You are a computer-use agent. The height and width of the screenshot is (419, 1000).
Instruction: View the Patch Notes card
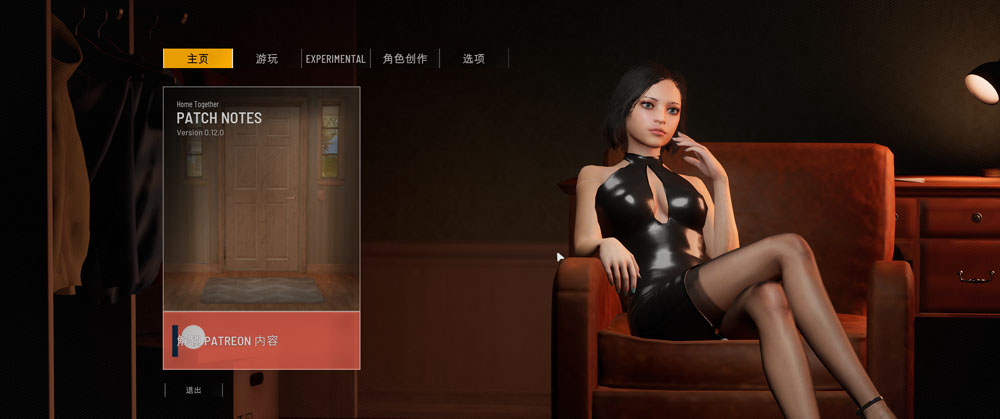pyautogui.click(x=261, y=198)
